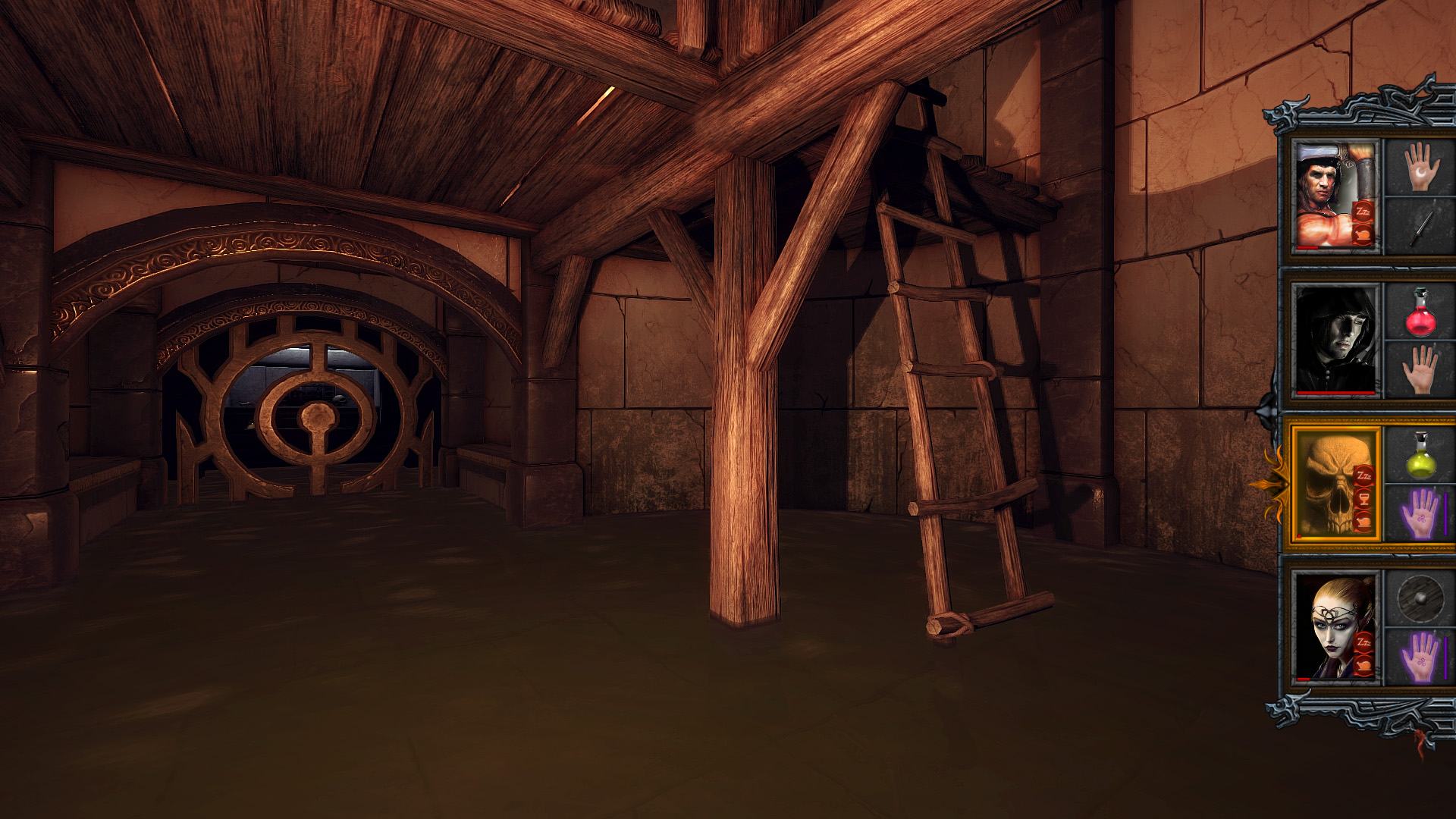Click the barbarian's hand slot with moon mark

pos(1416,167)
